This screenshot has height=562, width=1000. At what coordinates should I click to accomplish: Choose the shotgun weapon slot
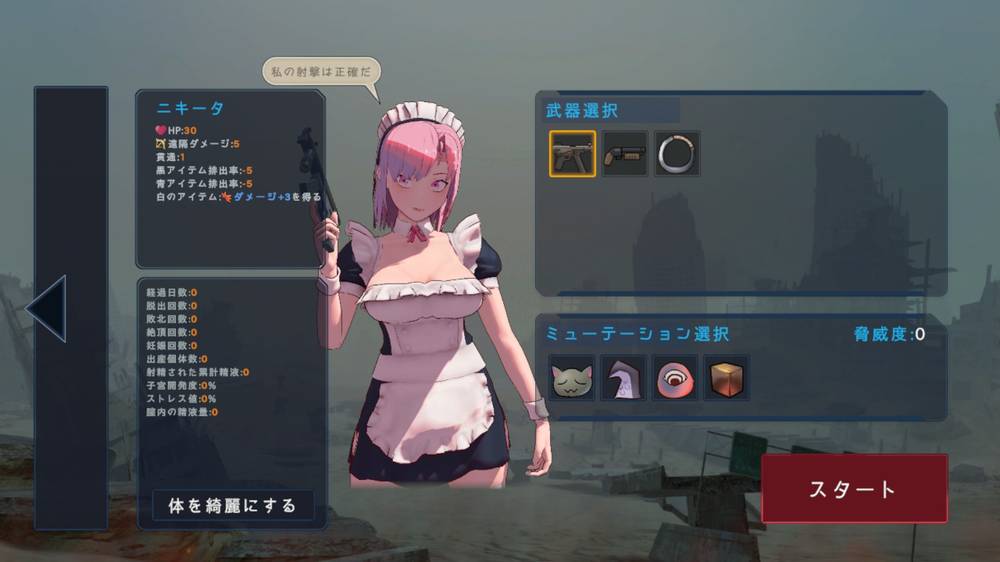coord(625,154)
